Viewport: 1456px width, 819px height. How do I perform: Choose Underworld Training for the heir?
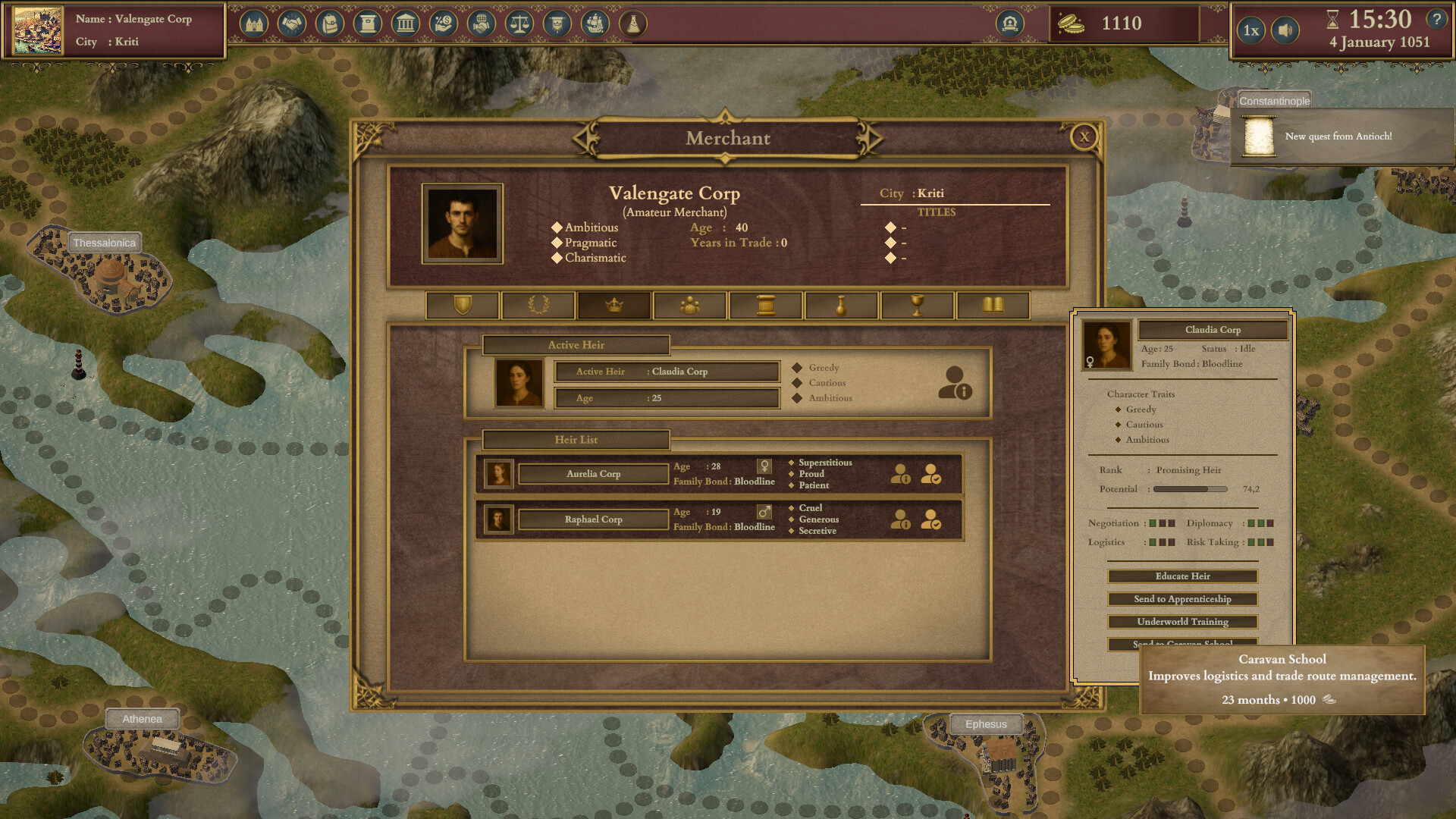1182,622
